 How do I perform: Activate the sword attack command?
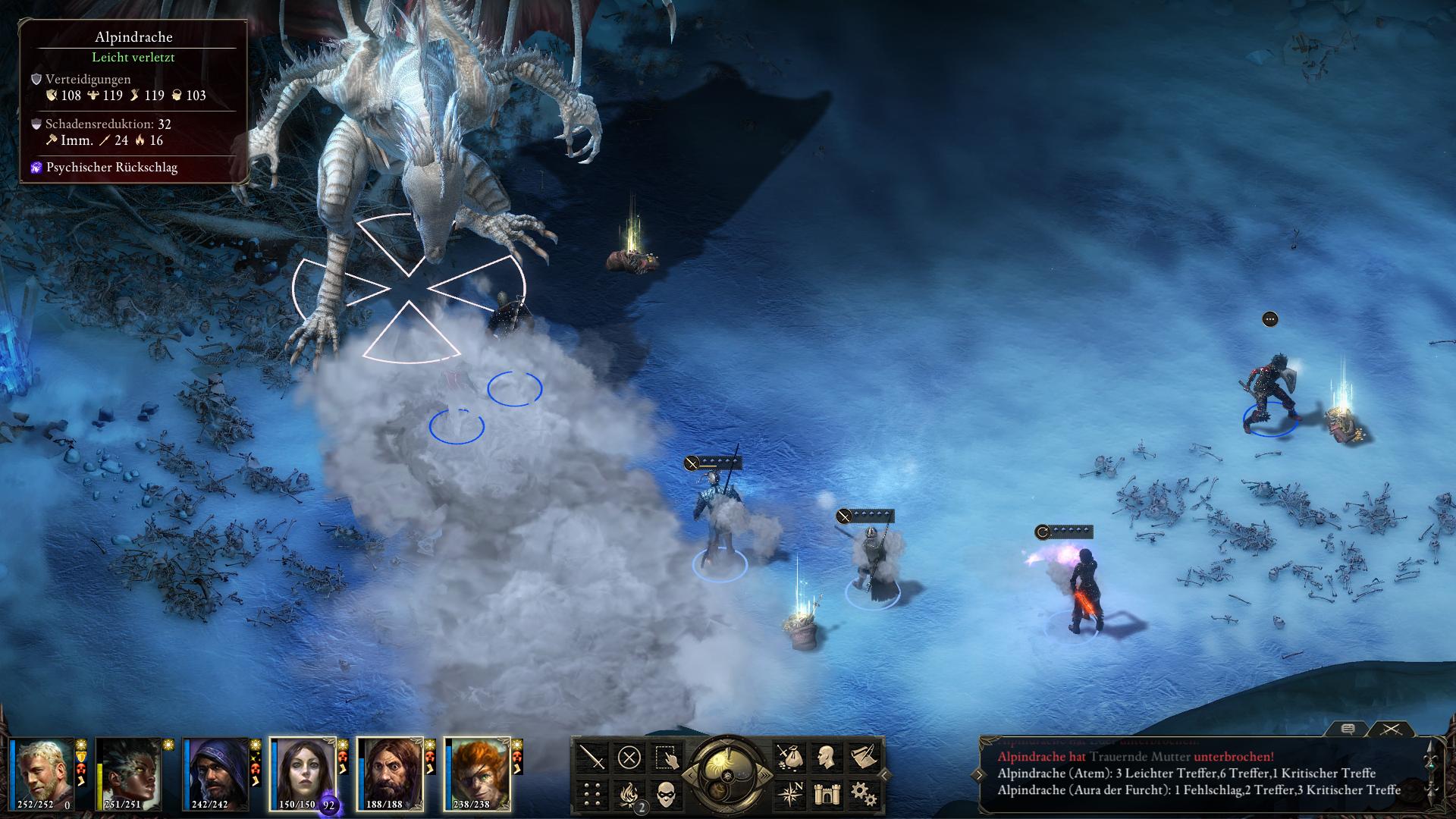(x=593, y=758)
